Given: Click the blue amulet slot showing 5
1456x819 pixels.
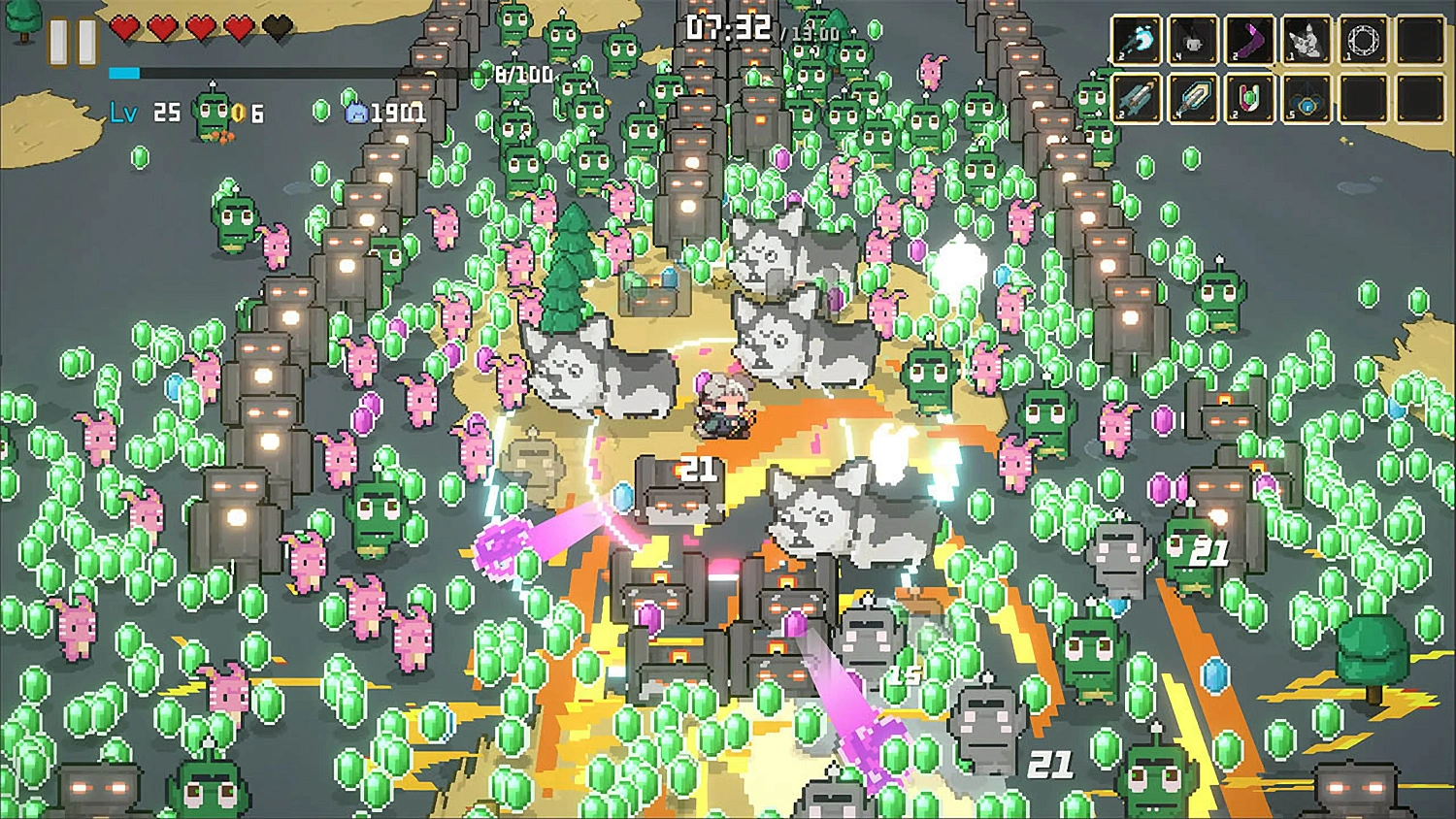Looking at the screenshot, I should pos(1306,98).
